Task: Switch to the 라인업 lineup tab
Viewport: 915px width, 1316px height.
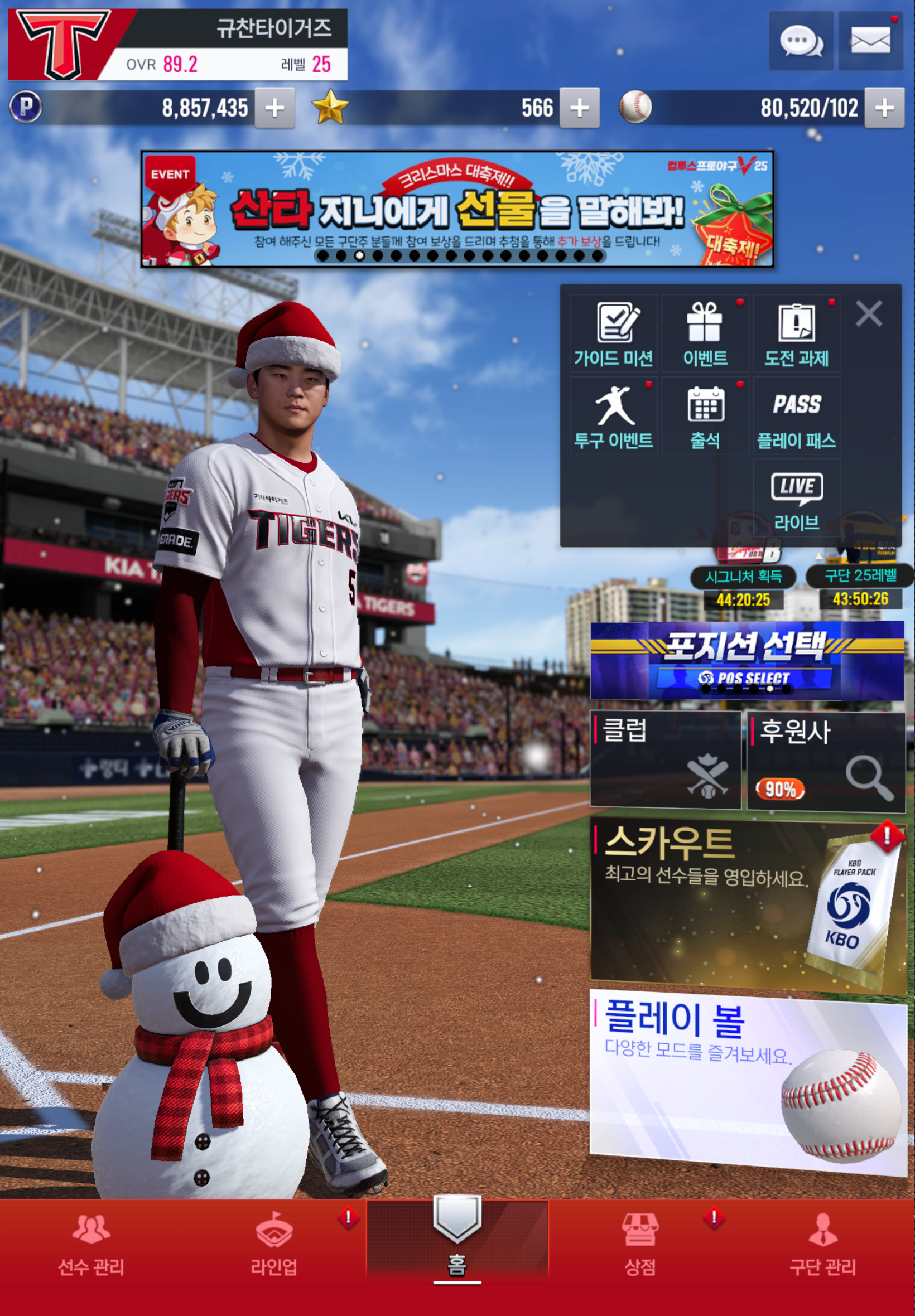Action: click(x=274, y=1244)
